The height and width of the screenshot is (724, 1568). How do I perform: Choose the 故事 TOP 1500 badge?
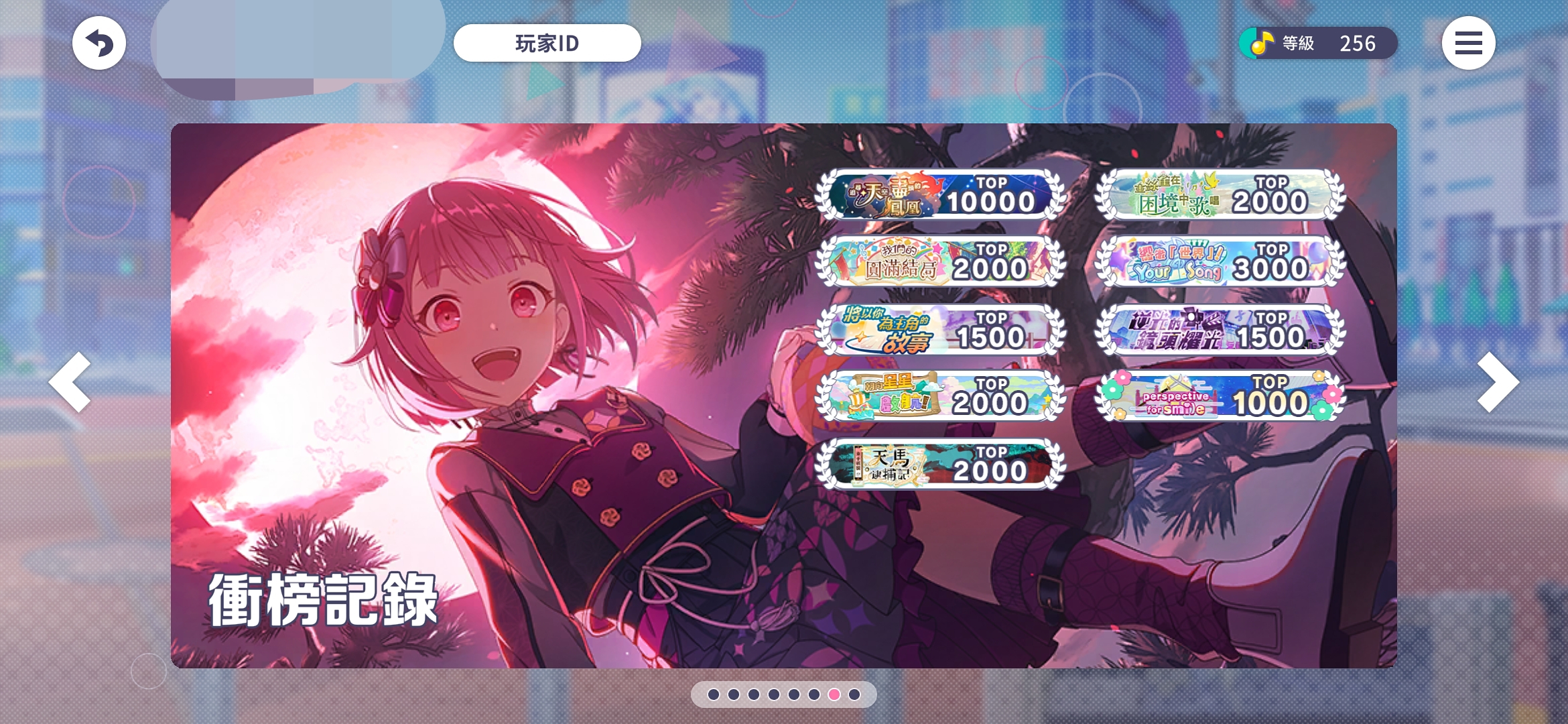click(x=939, y=330)
